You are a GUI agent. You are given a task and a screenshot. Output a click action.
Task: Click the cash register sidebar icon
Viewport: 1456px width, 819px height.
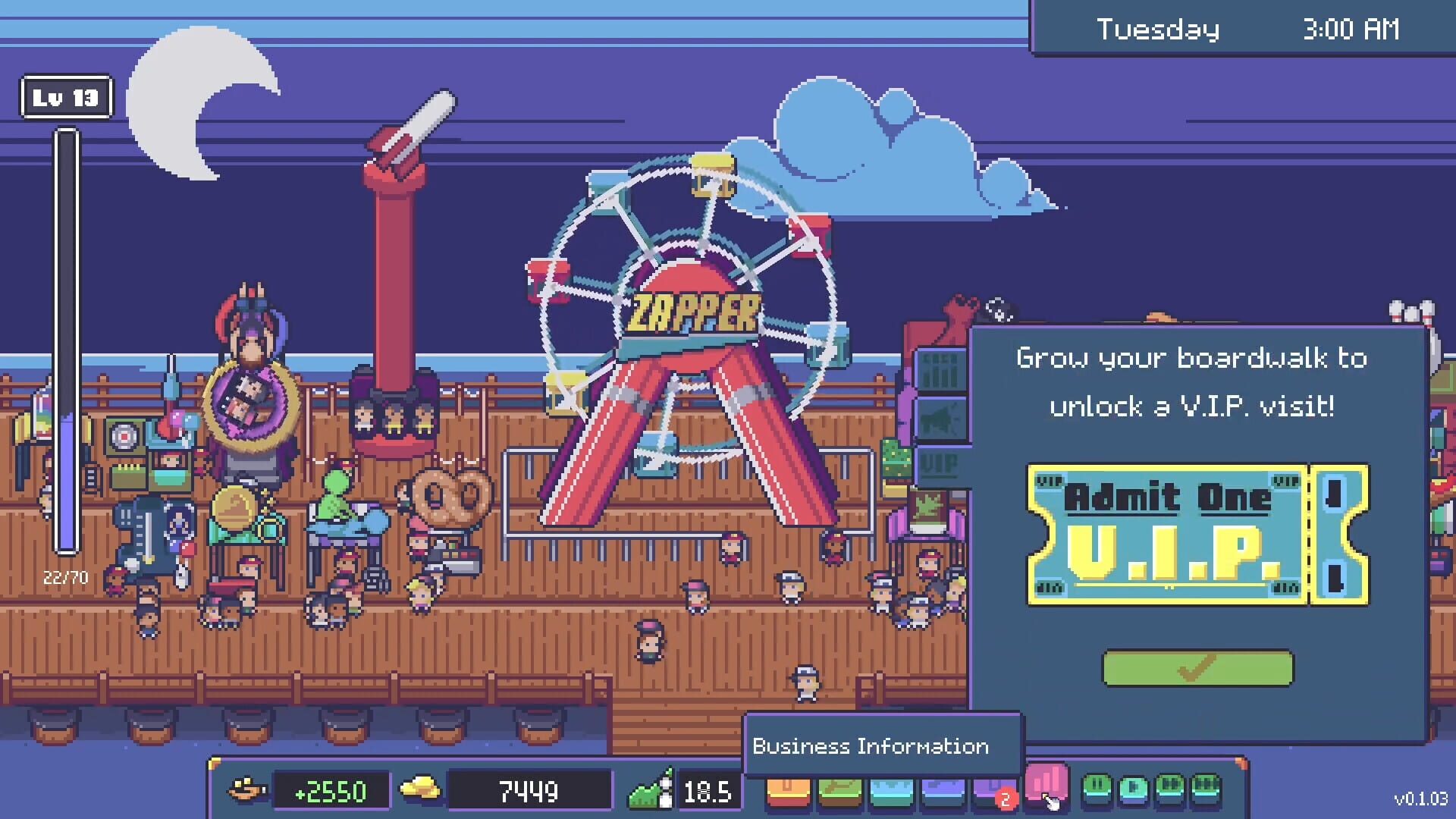942,370
